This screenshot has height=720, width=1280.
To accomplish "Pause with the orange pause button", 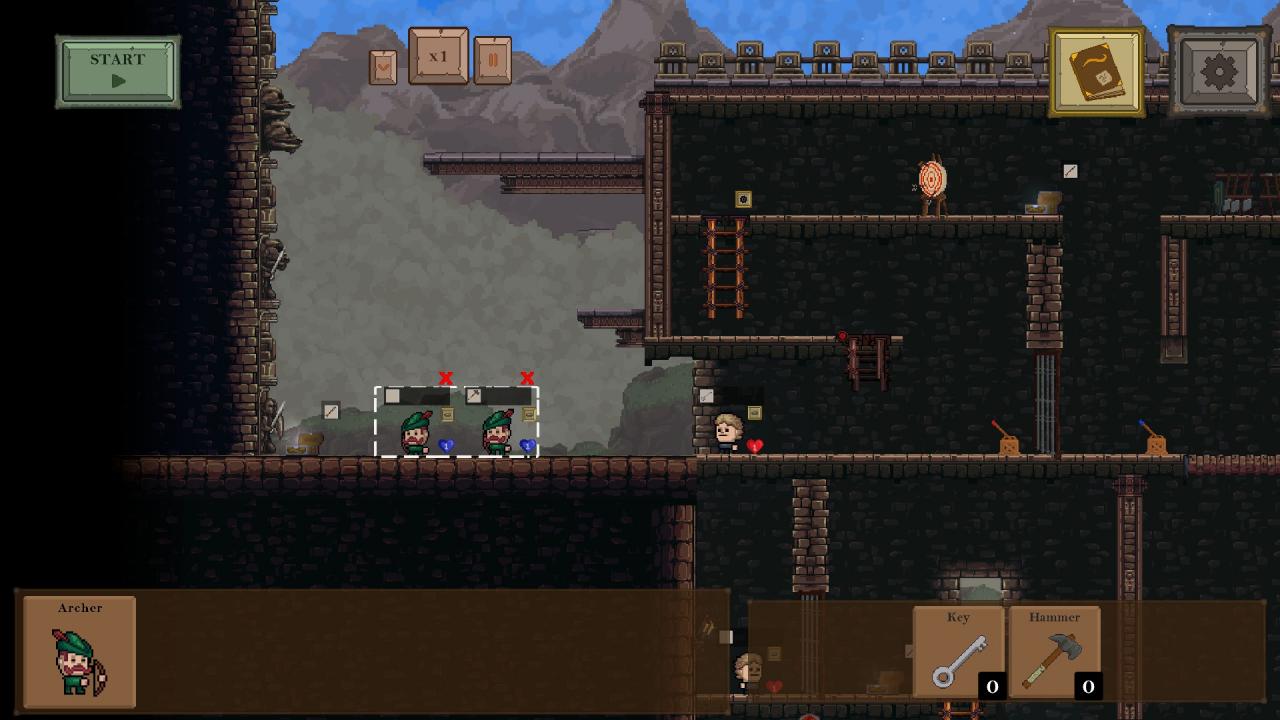I will pyautogui.click(x=492, y=61).
